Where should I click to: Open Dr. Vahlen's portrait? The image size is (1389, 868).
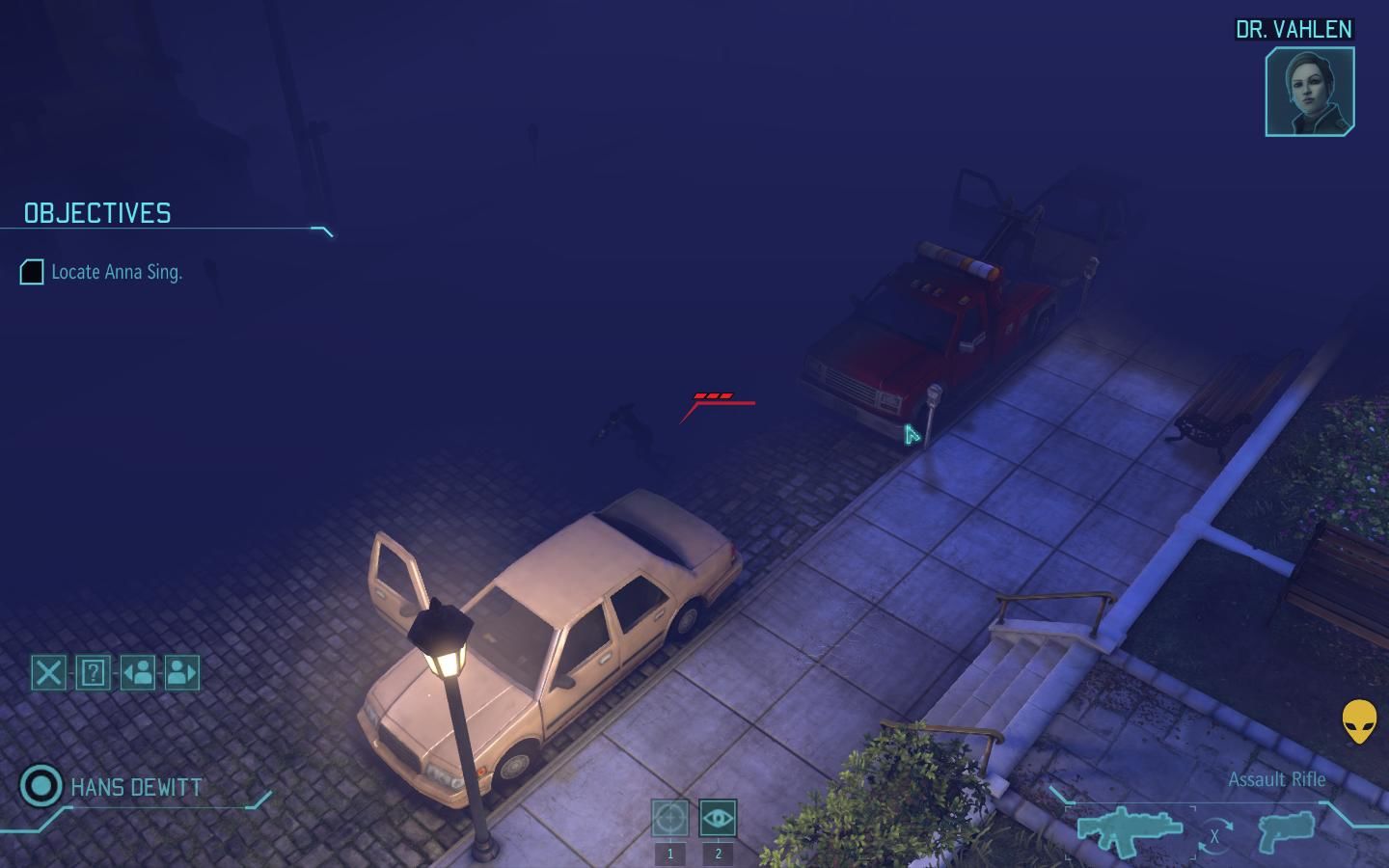pos(1308,92)
